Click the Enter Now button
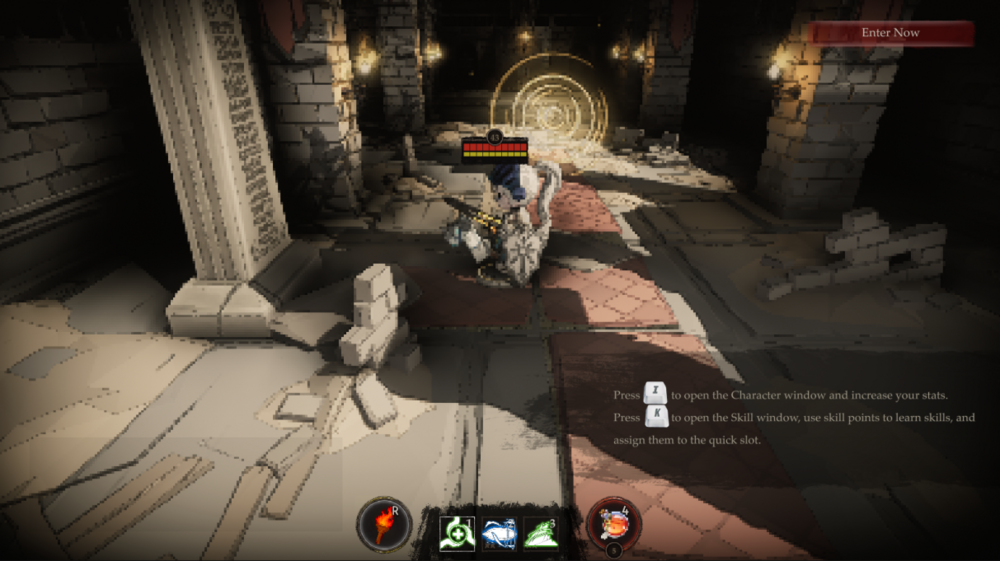The height and width of the screenshot is (561, 1000). [x=891, y=33]
